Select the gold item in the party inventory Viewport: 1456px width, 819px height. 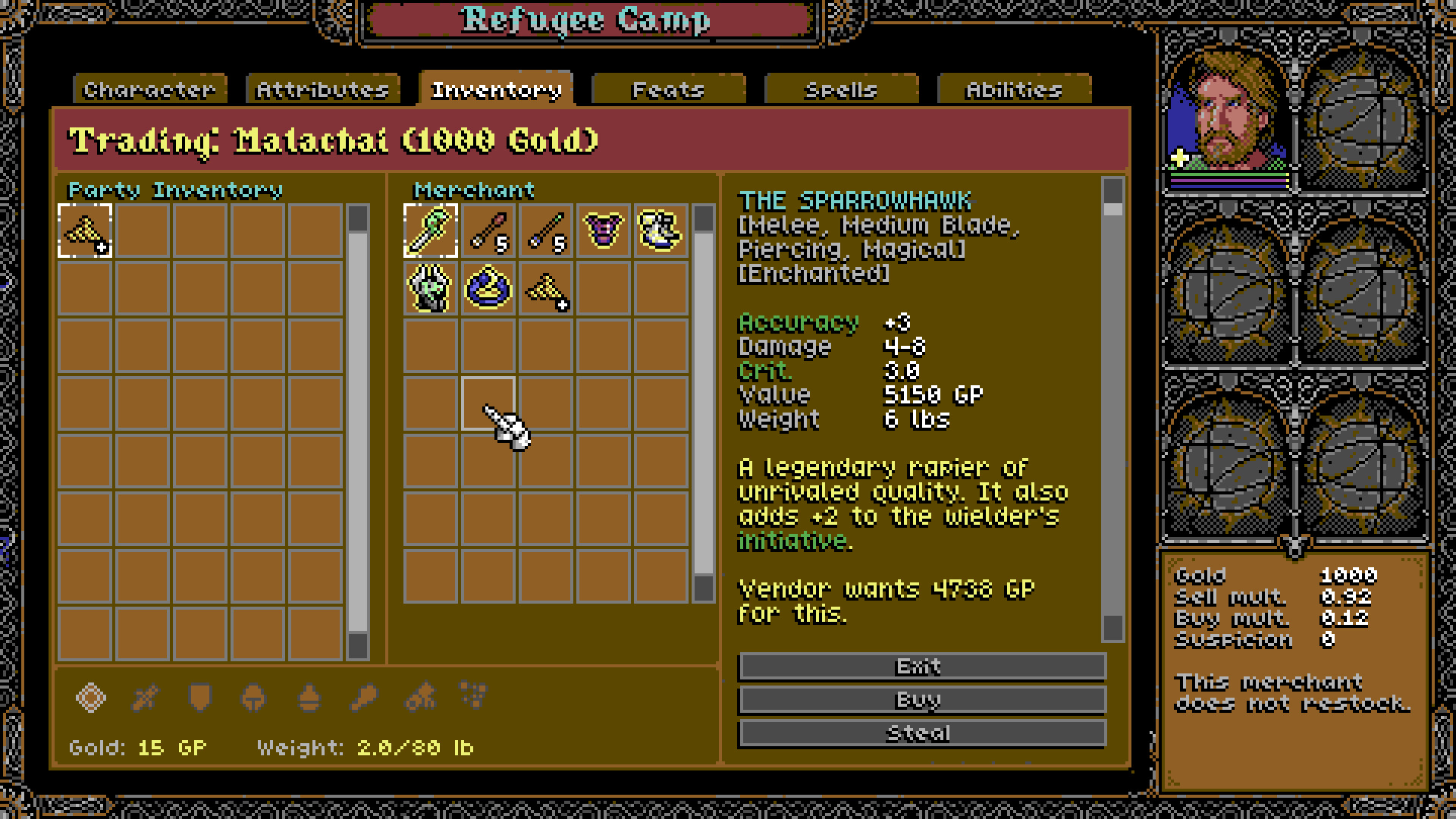85,231
